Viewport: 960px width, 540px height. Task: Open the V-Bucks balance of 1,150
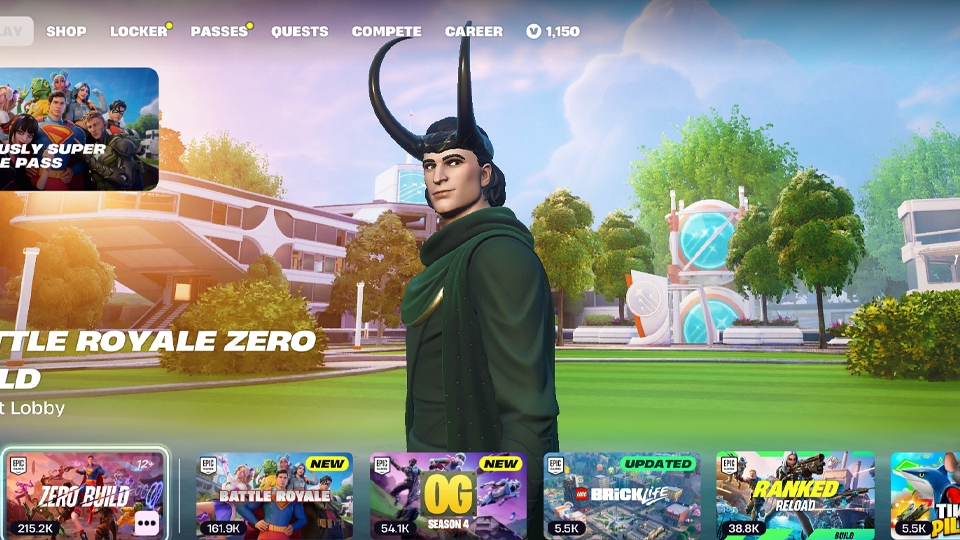[553, 31]
